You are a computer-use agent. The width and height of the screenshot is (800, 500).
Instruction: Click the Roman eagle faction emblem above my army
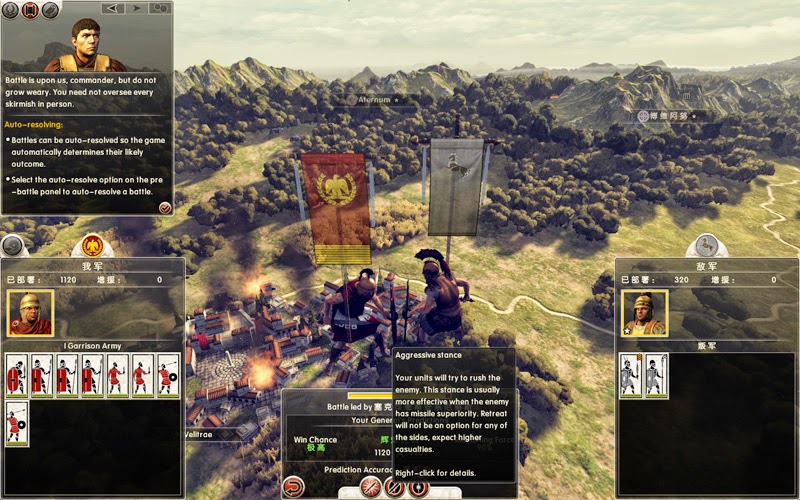point(93,246)
